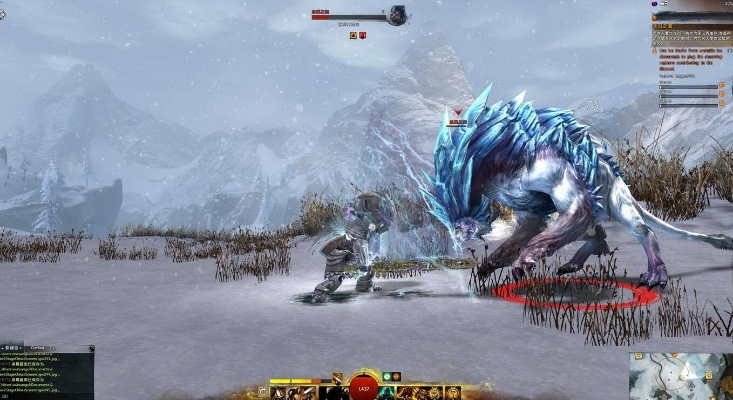Activate the weapon swap button
Image resolution: width=733 pixels, height=400 pixels.
point(263,393)
